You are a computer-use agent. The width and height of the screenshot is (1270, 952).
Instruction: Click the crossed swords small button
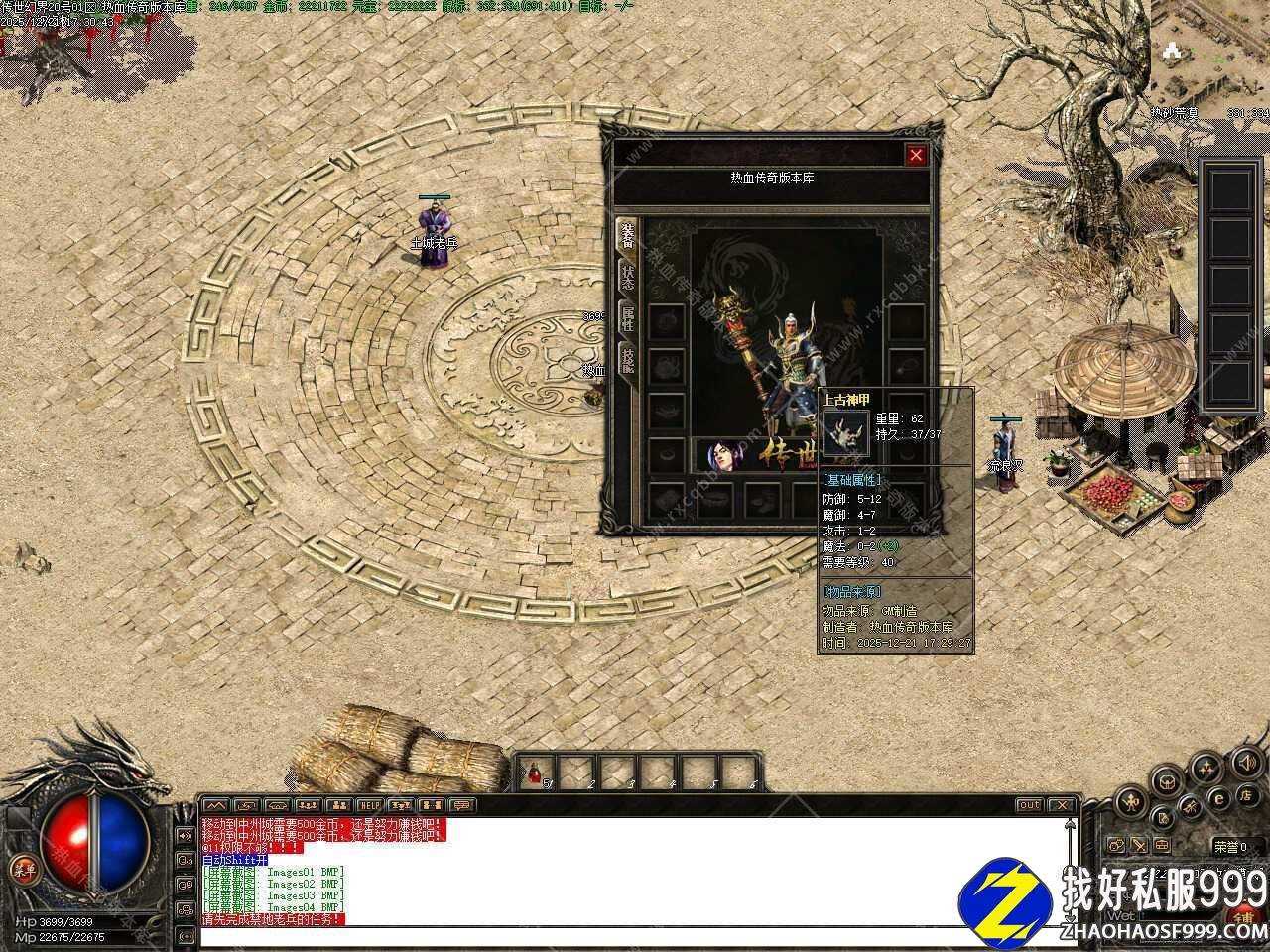tap(1139, 846)
